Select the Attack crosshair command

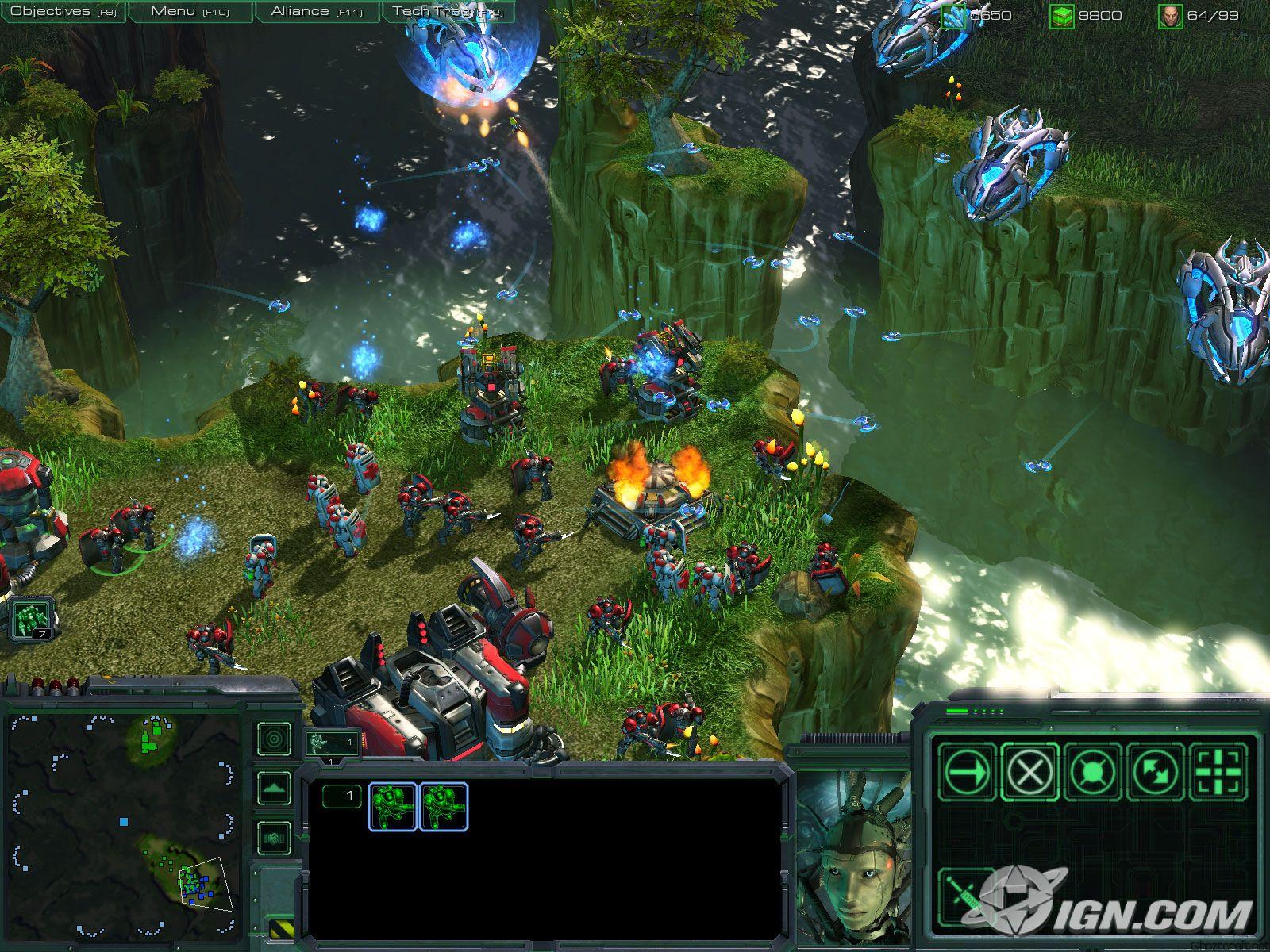[x=1218, y=770]
